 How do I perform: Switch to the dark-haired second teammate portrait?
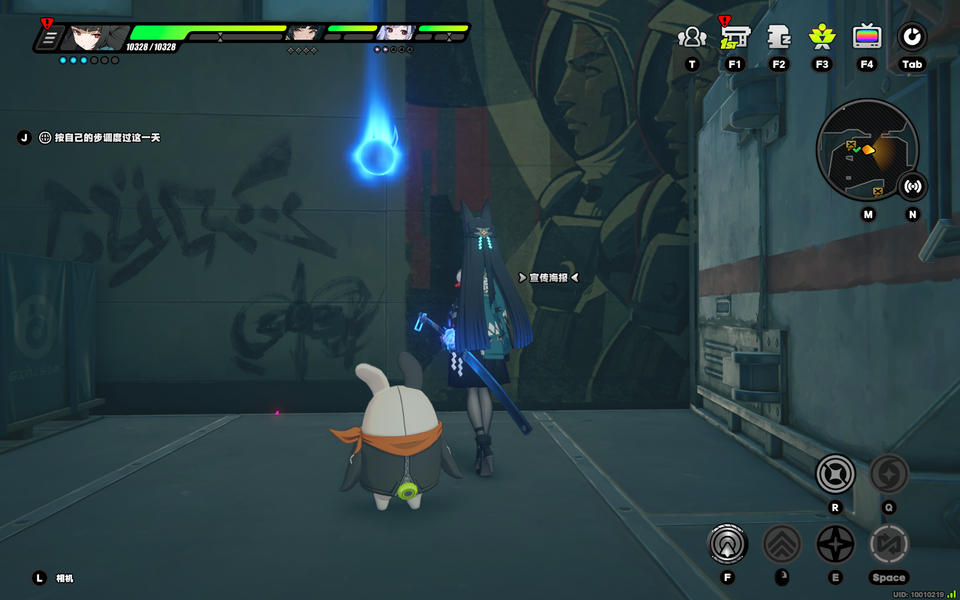[x=302, y=33]
